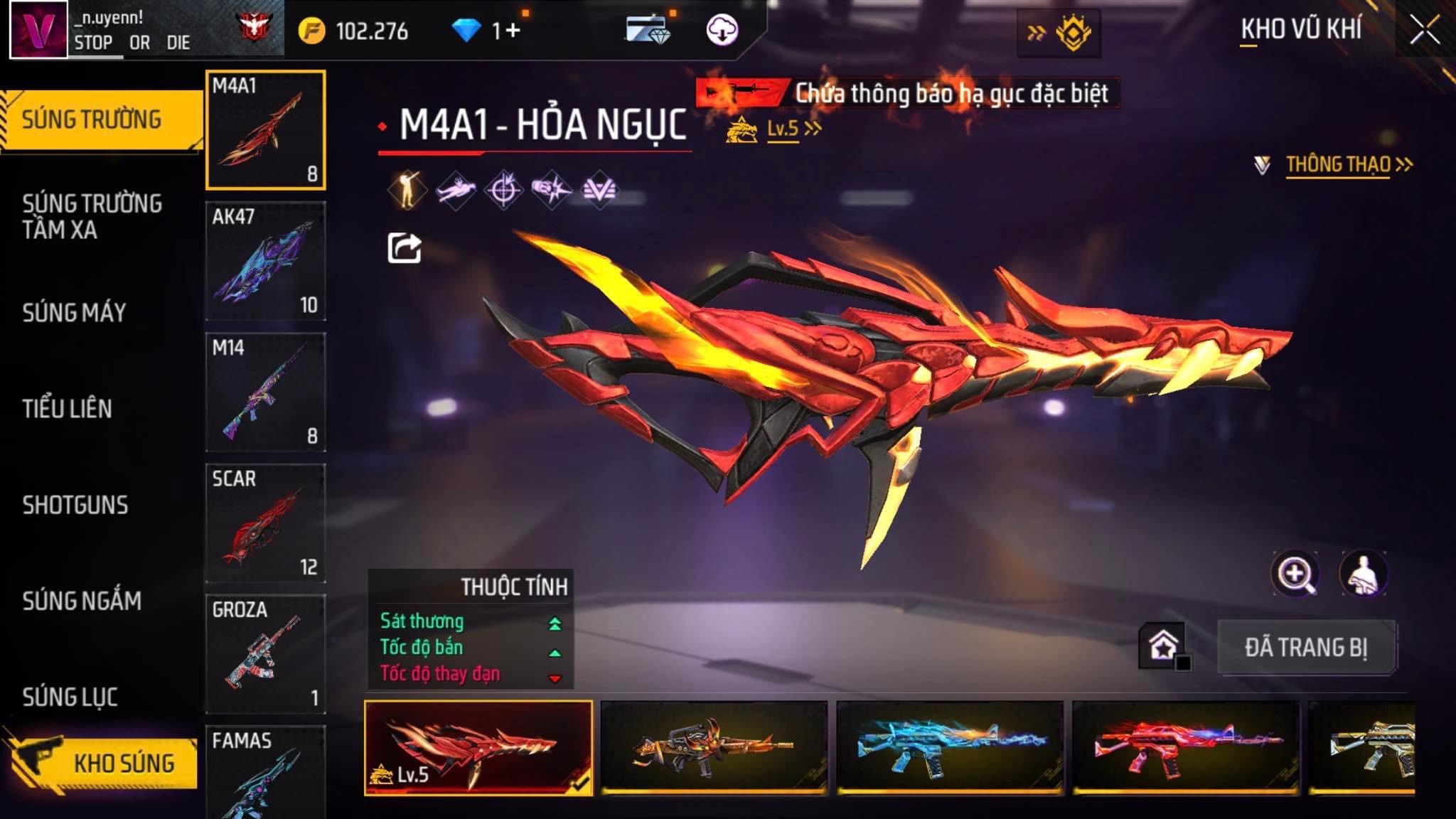Preview skin on character icon
Image resolution: width=1456 pixels, height=819 pixels.
point(1363,574)
